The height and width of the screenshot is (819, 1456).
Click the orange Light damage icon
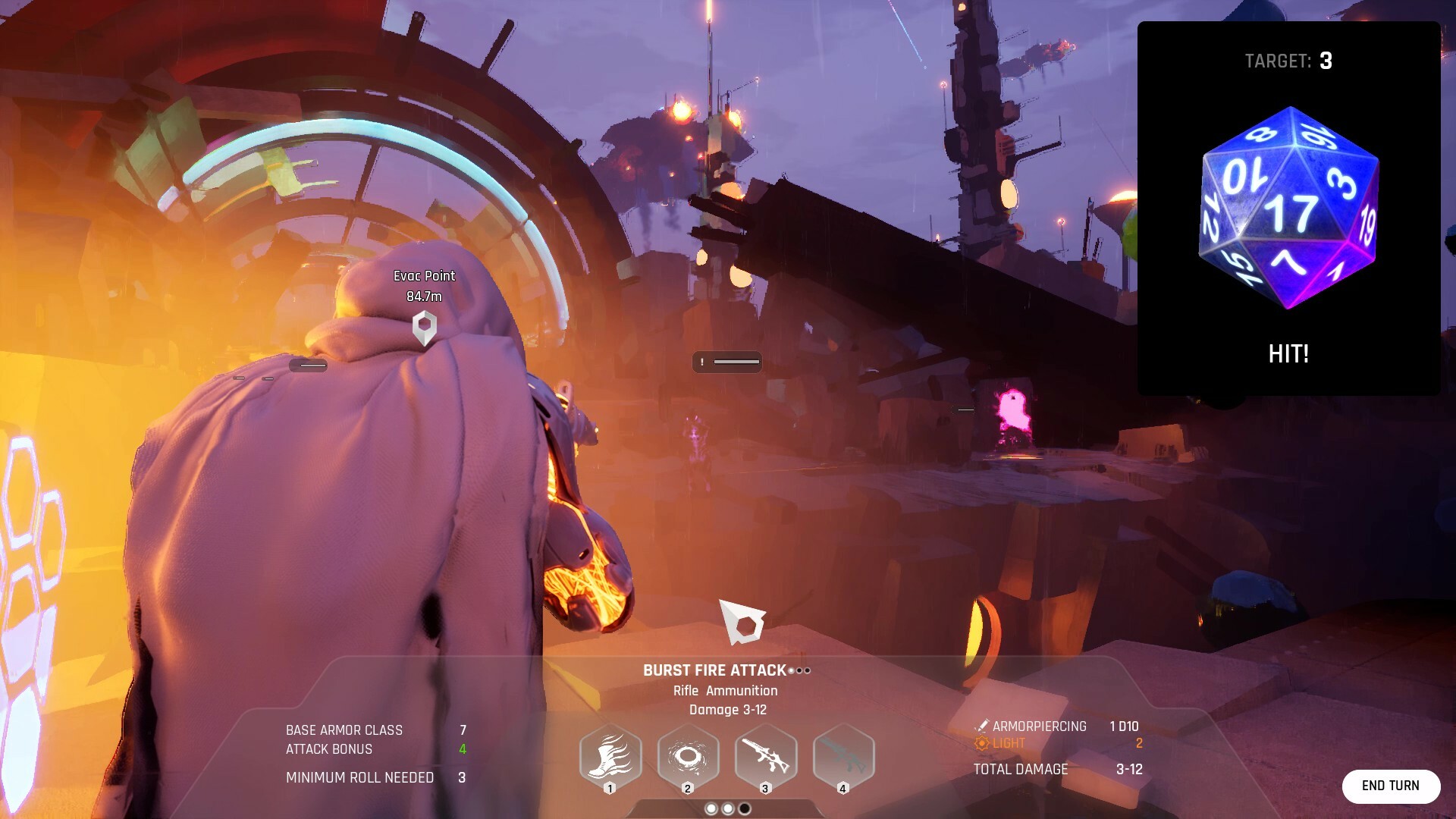(983, 743)
